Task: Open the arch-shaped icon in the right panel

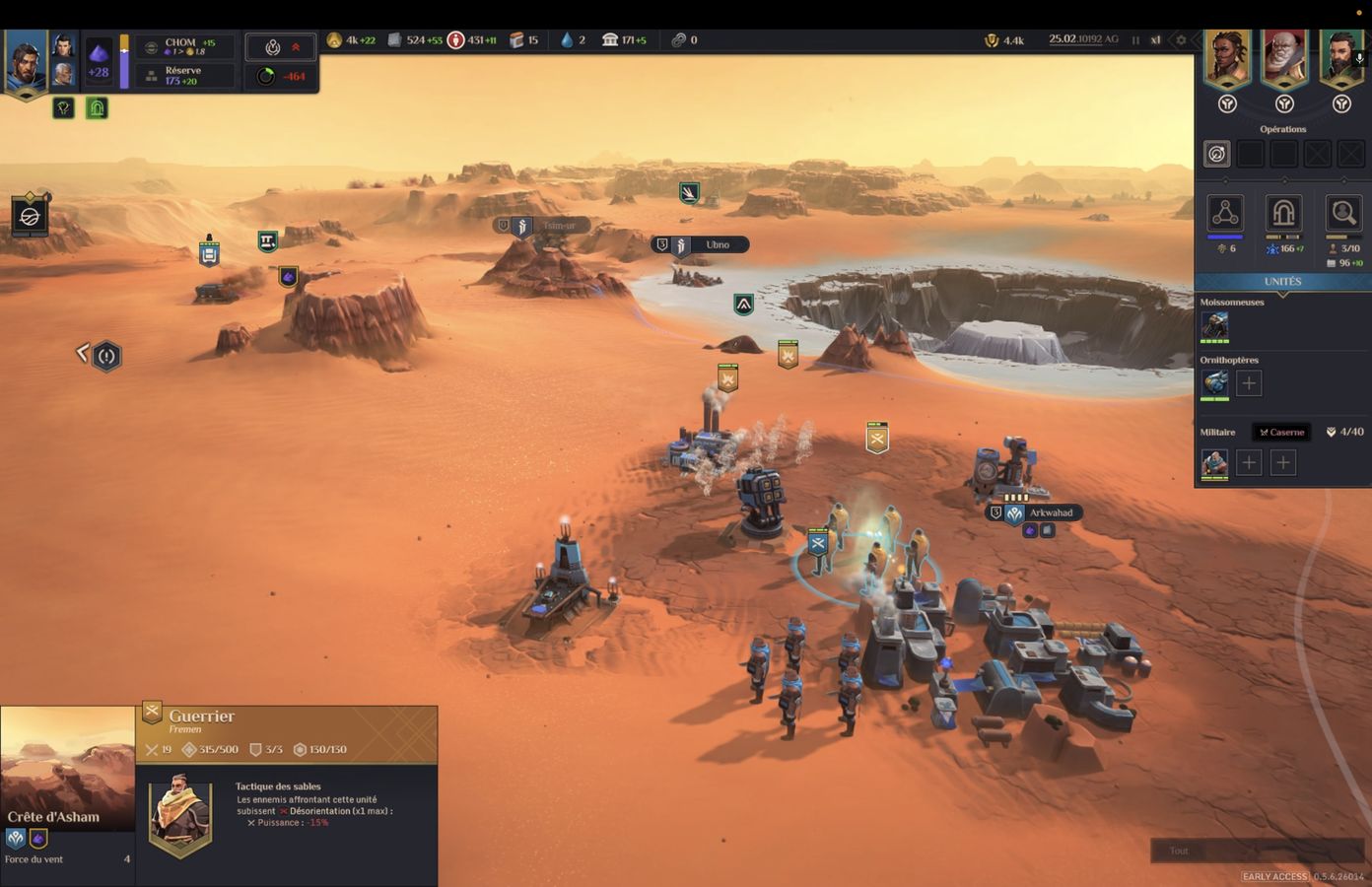Action: tap(1283, 213)
